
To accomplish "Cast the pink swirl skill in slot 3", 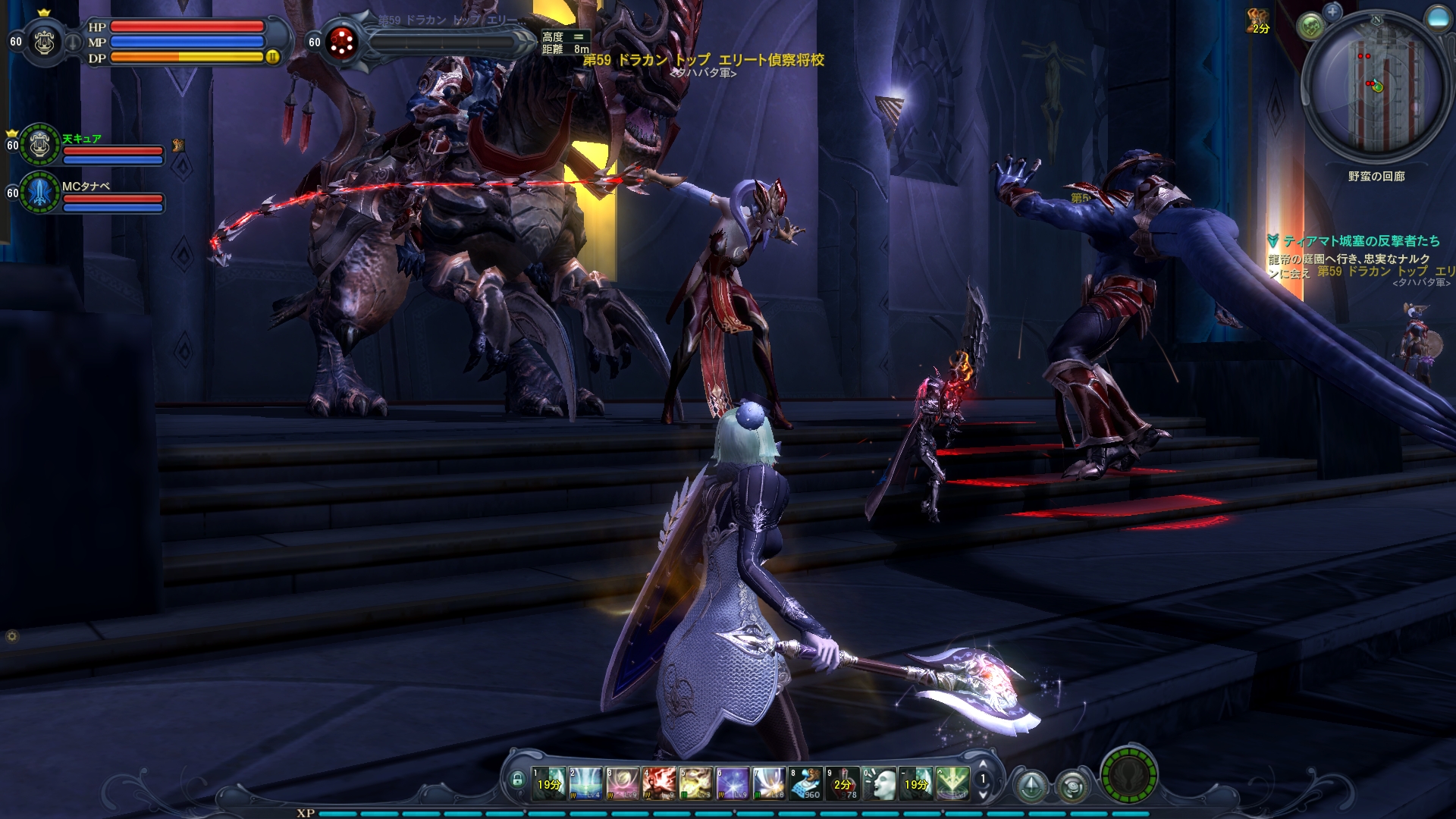I will (623, 783).
